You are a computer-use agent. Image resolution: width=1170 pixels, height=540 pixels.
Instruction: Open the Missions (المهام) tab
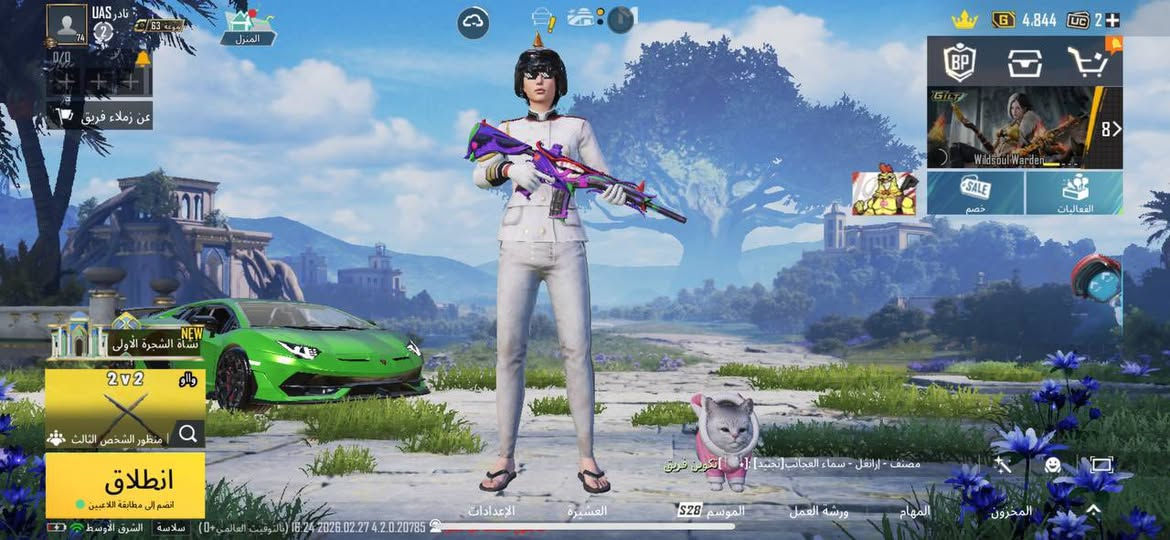click(915, 511)
